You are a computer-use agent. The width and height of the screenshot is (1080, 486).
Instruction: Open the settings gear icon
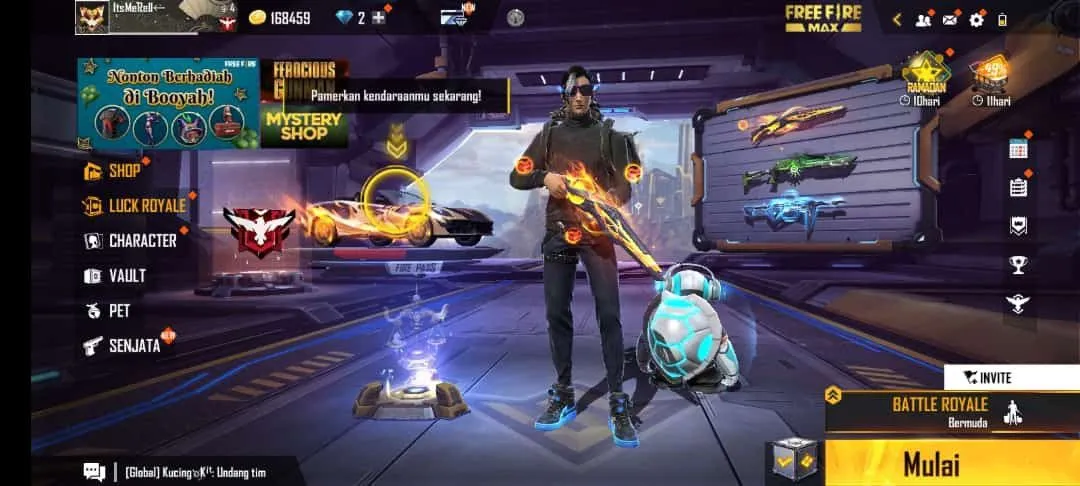(976, 19)
